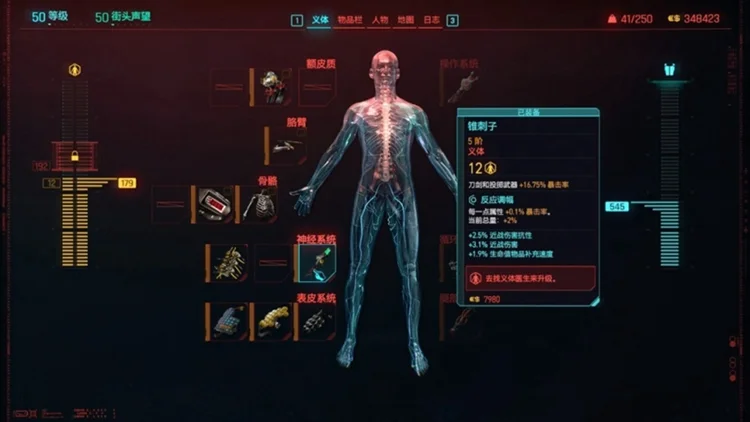Choose the equipped 额皮质 frontal cortex implant
Screen dimensions: 750x422
(272, 87)
